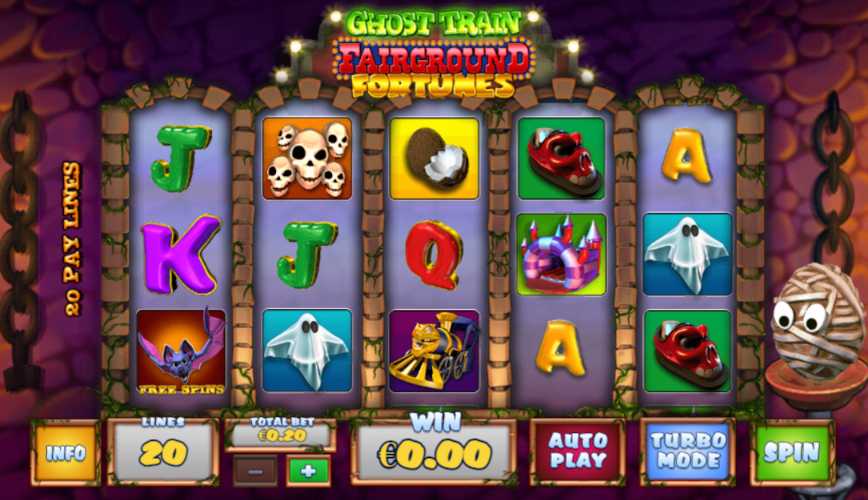Toggle Turbo Mode

click(687, 452)
